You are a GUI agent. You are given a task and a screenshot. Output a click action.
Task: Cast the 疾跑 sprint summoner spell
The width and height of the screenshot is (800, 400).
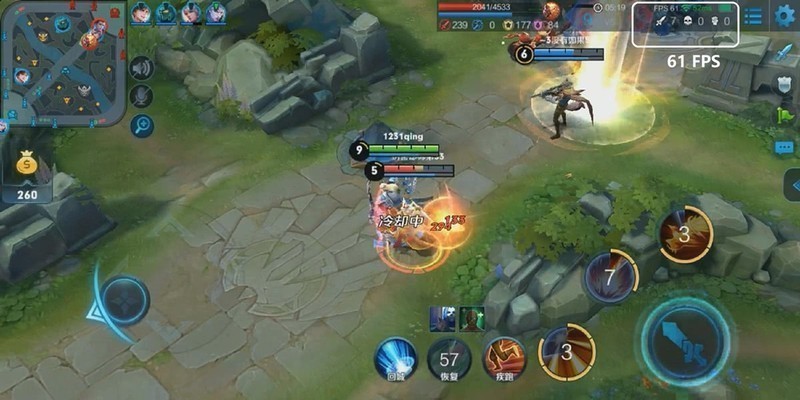tap(504, 357)
